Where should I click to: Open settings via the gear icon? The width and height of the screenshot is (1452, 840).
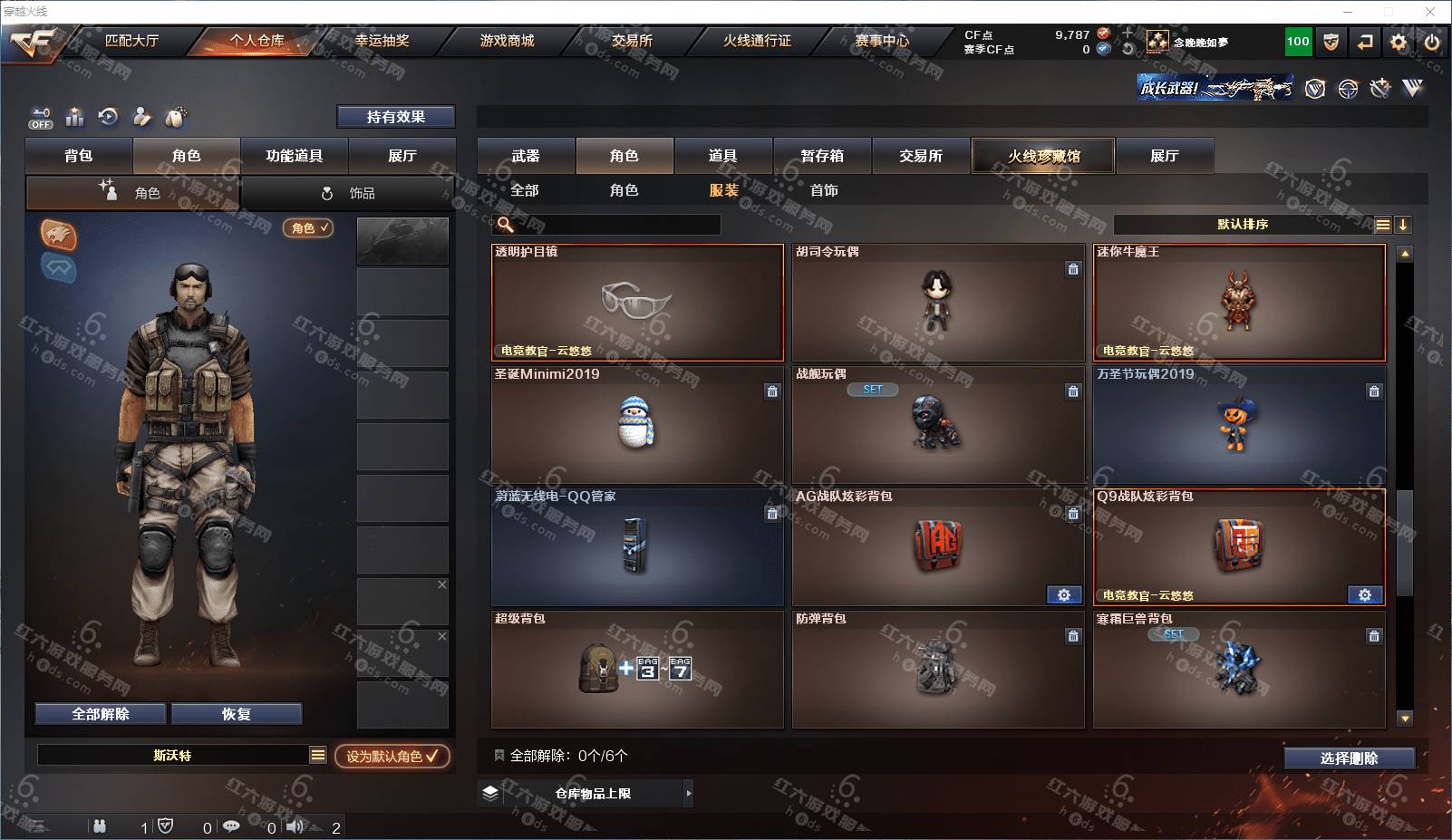1399,42
